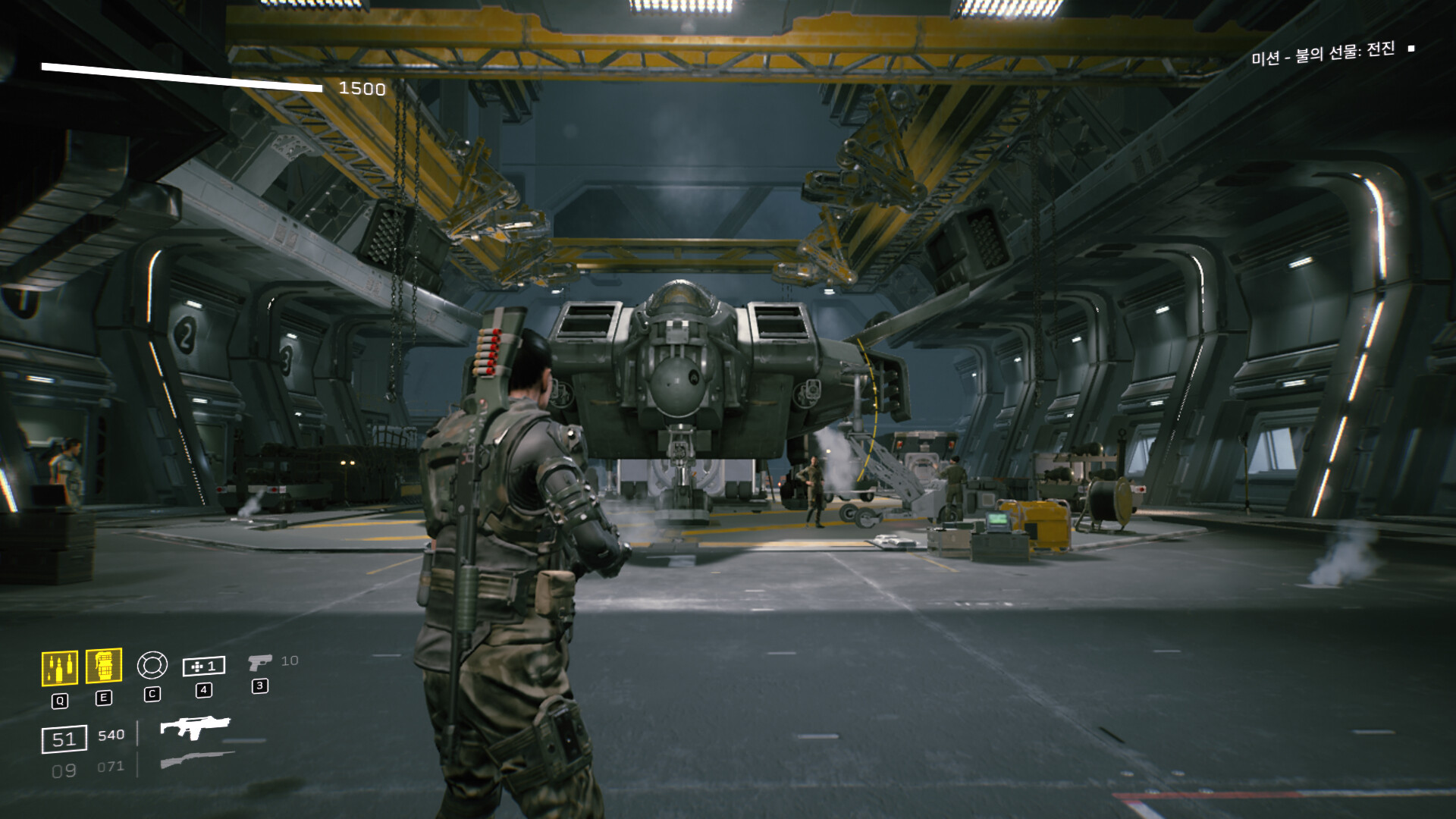Select the circular ring ability icon
1456x819 pixels.
tap(152, 665)
